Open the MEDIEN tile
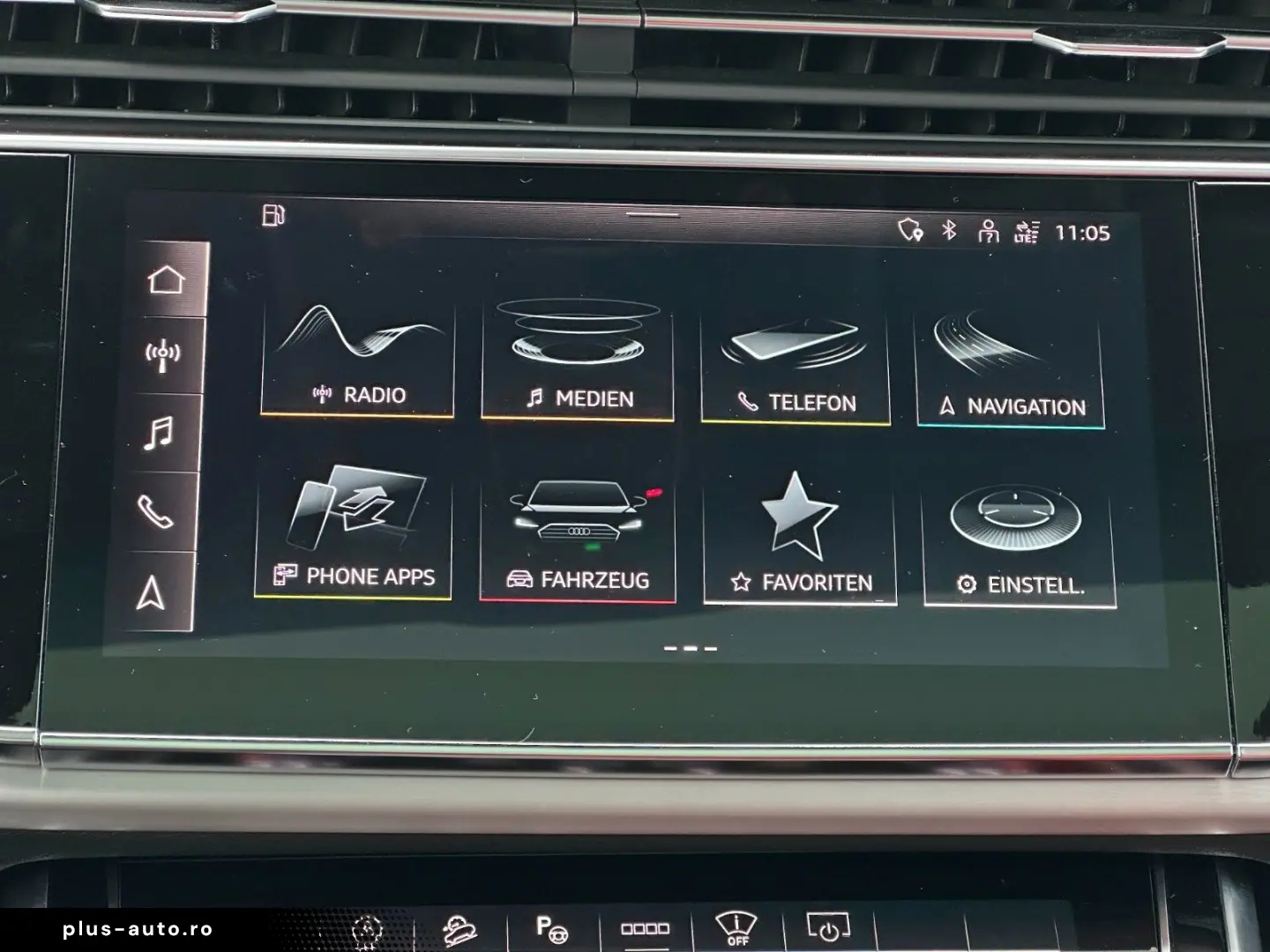Image resolution: width=1270 pixels, height=952 pixels. pos(578,361)
